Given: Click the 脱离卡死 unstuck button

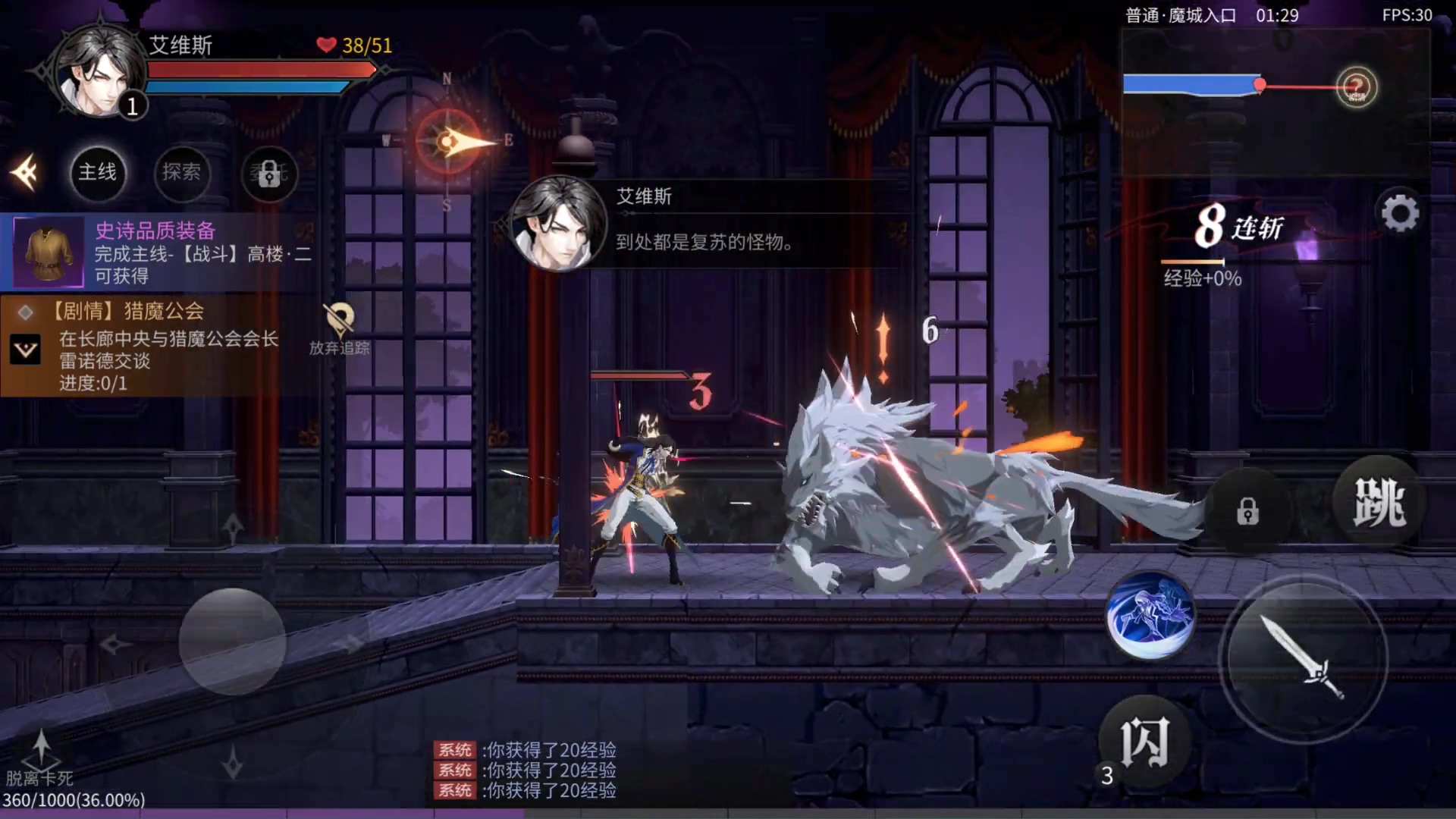Looking at the screenshot, I should pos(40,757).
